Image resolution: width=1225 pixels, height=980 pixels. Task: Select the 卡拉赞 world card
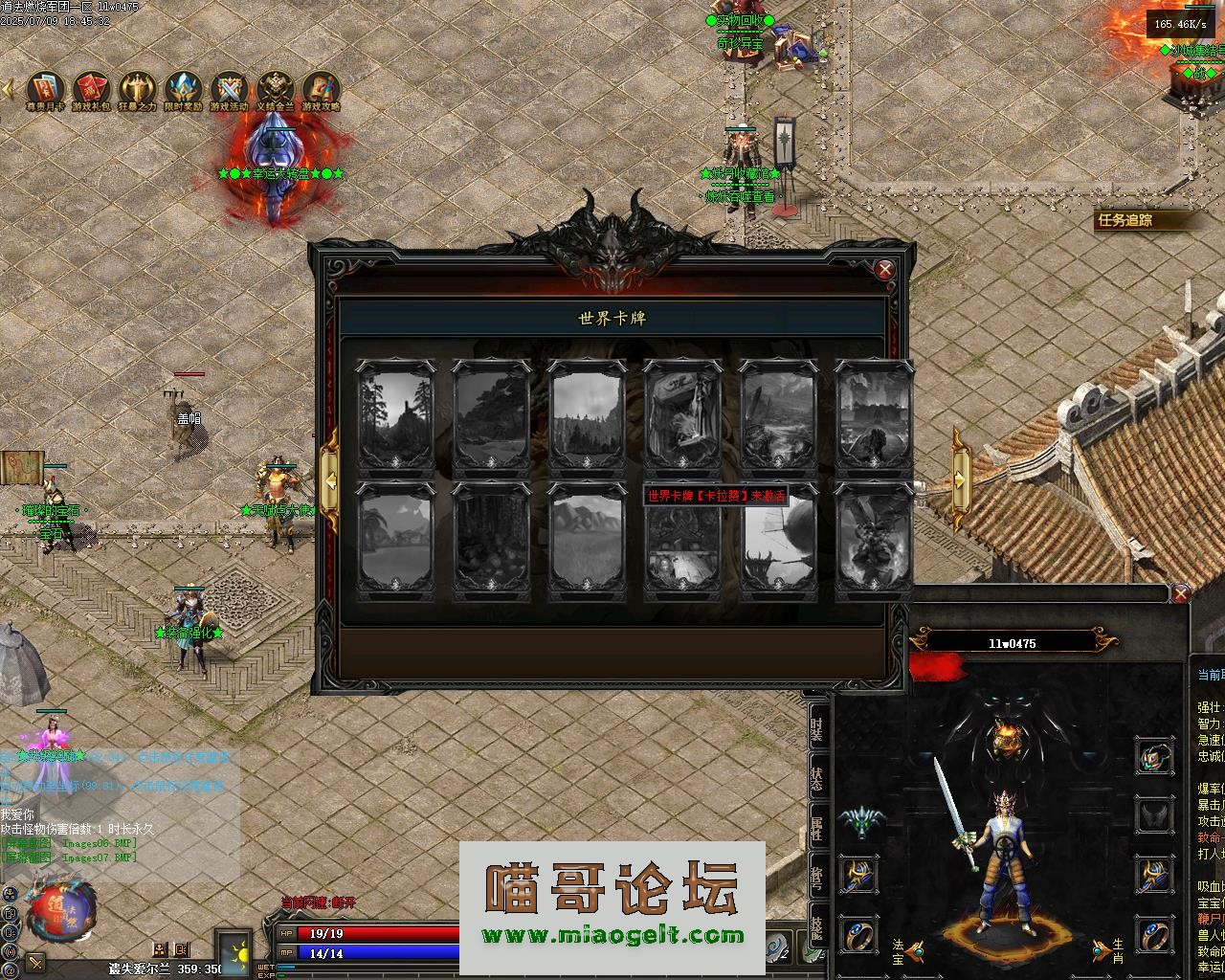[682, 543]
